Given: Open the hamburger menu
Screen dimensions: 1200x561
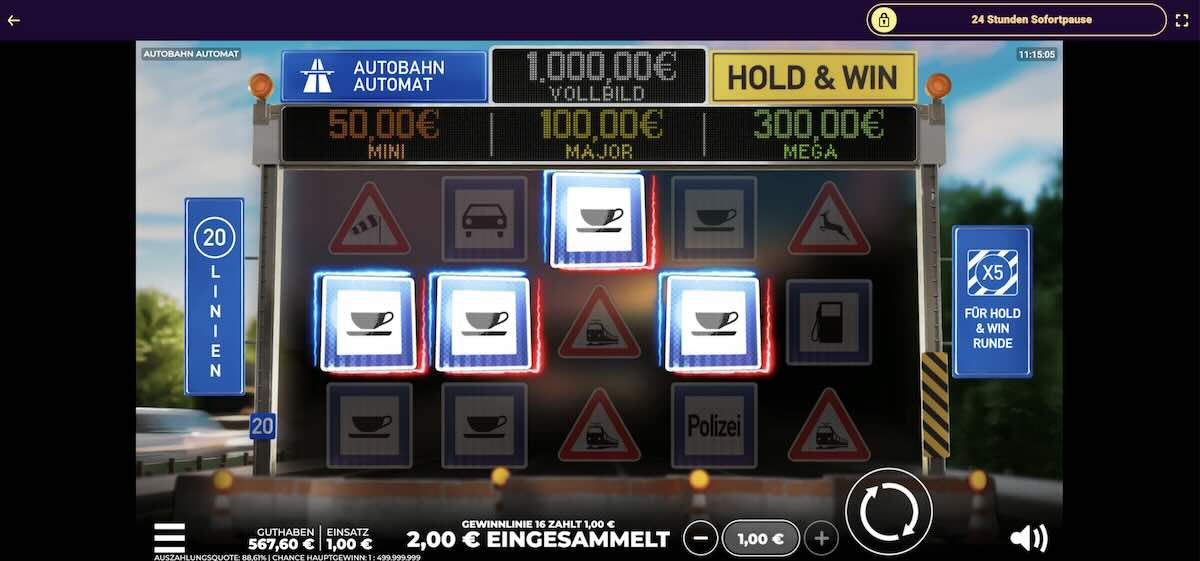Looking at the screenshot, I should click(x=169, y=537).
